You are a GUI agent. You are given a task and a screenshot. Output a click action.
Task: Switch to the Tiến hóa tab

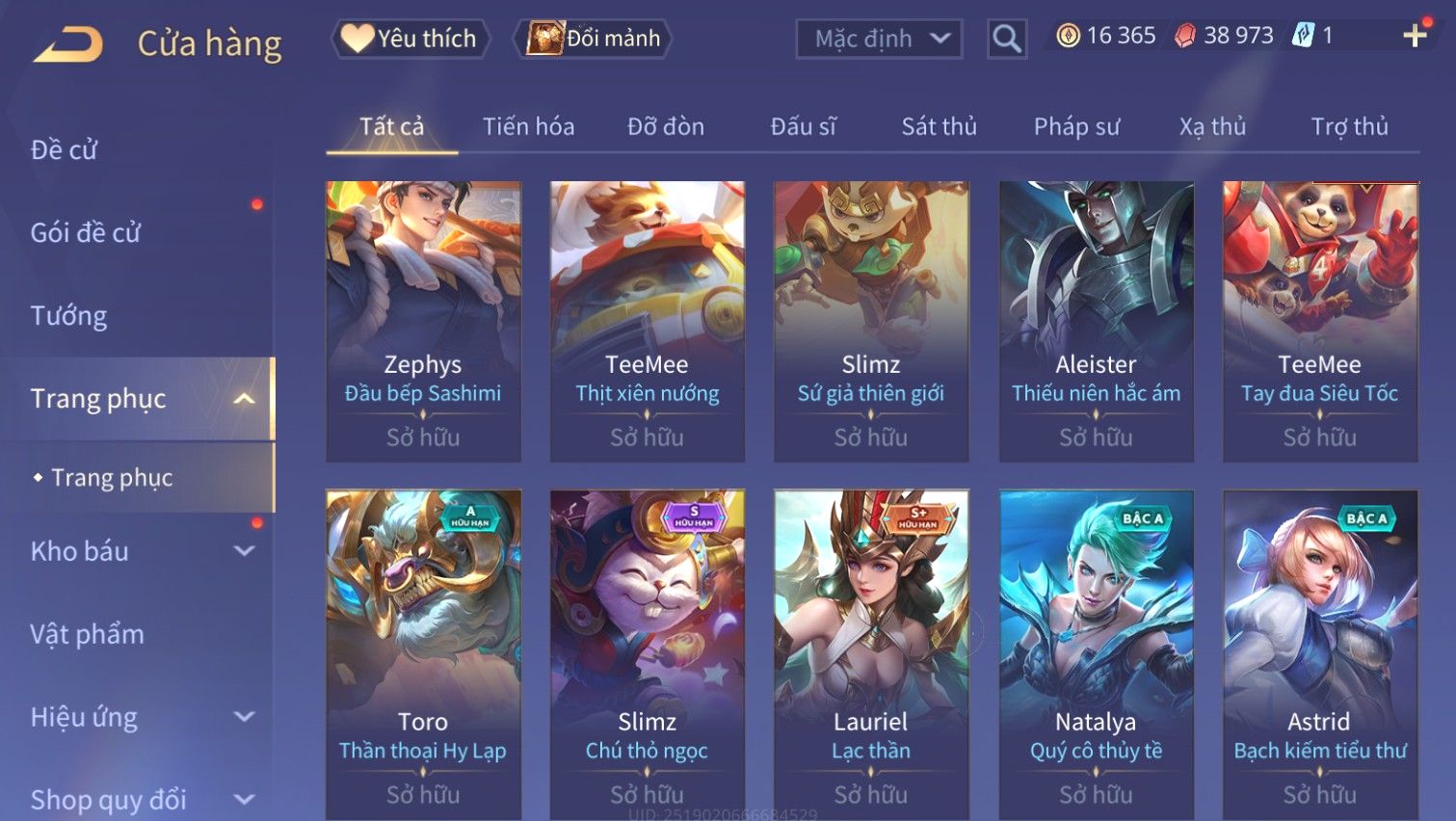(528, 126)
